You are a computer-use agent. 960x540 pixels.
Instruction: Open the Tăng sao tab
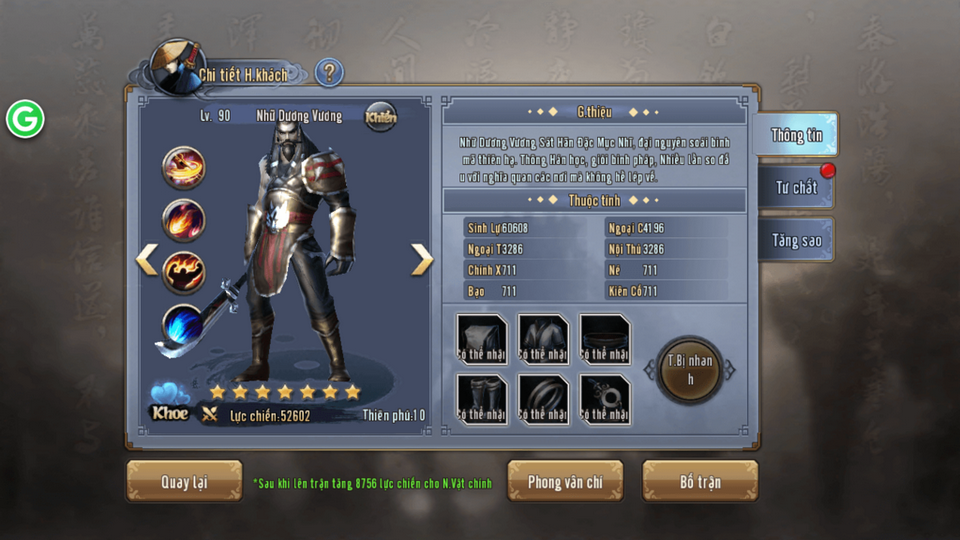796,241
